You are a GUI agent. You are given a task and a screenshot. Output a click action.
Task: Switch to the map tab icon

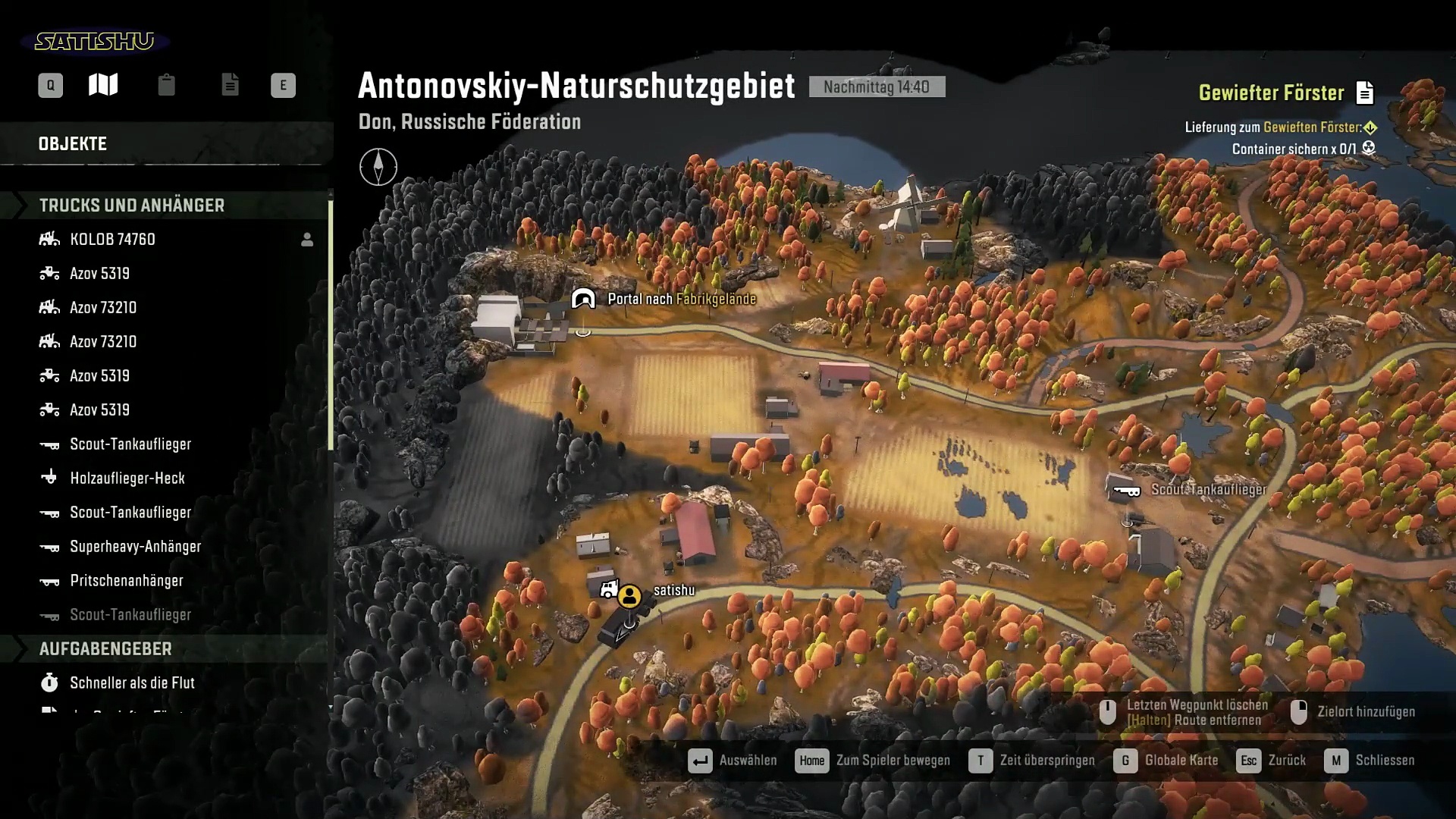(x=103, y=85)
